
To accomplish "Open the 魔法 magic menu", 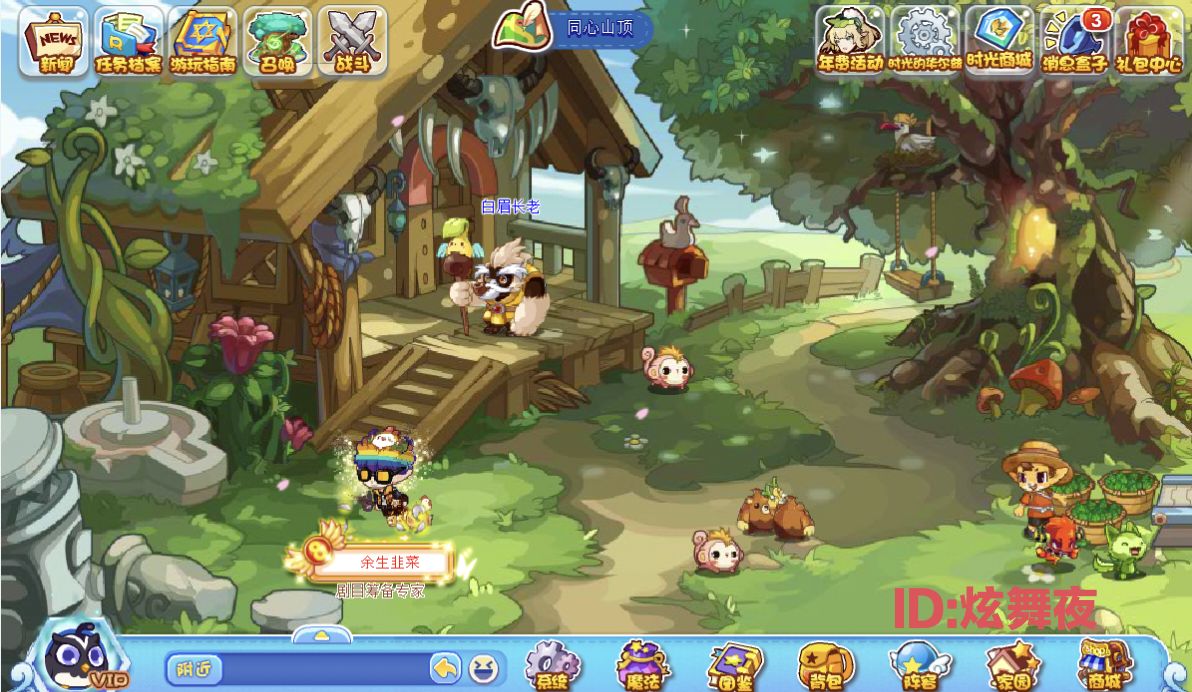I will (642, 666).
